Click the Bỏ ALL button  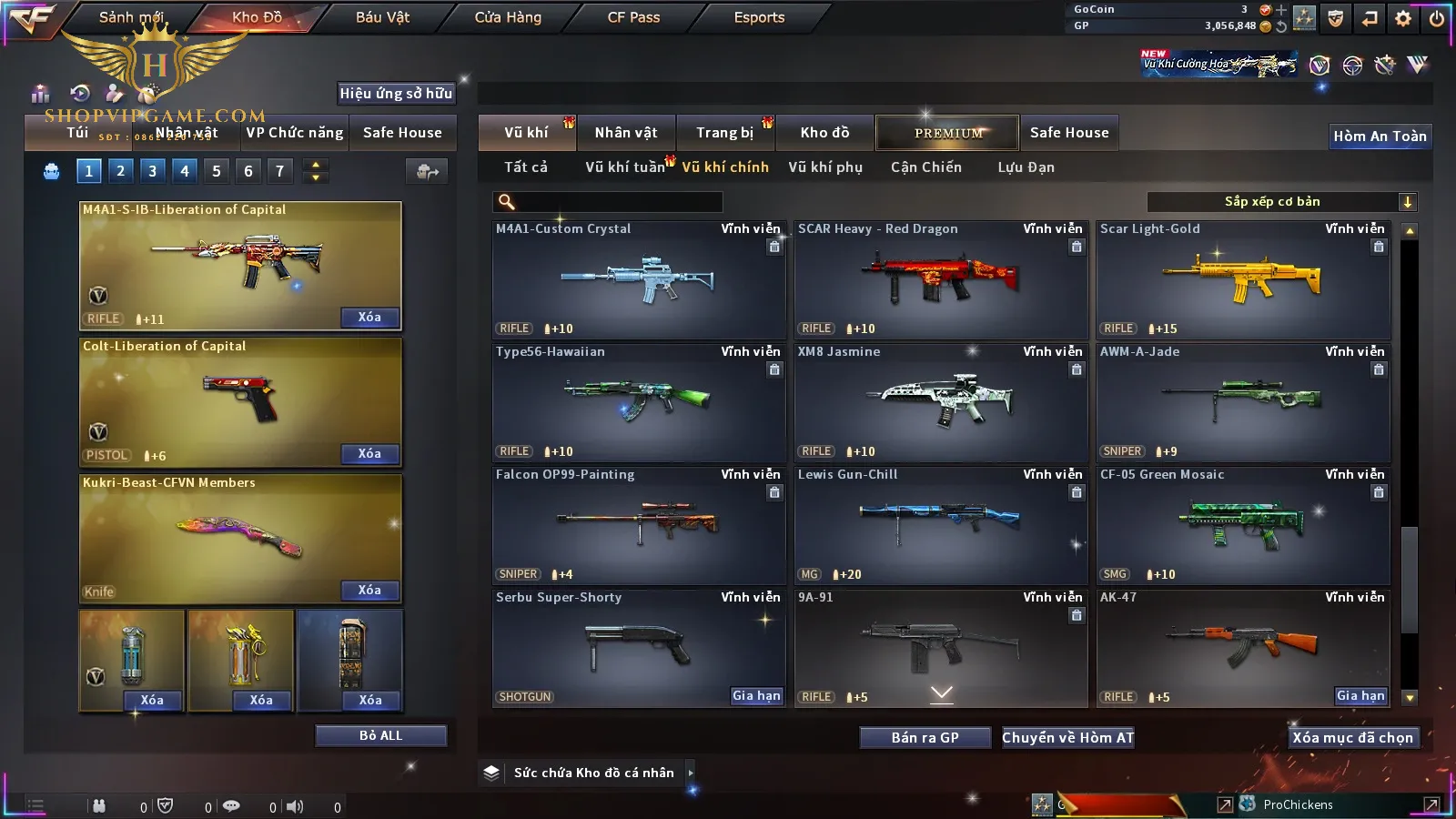coord(380,735)
